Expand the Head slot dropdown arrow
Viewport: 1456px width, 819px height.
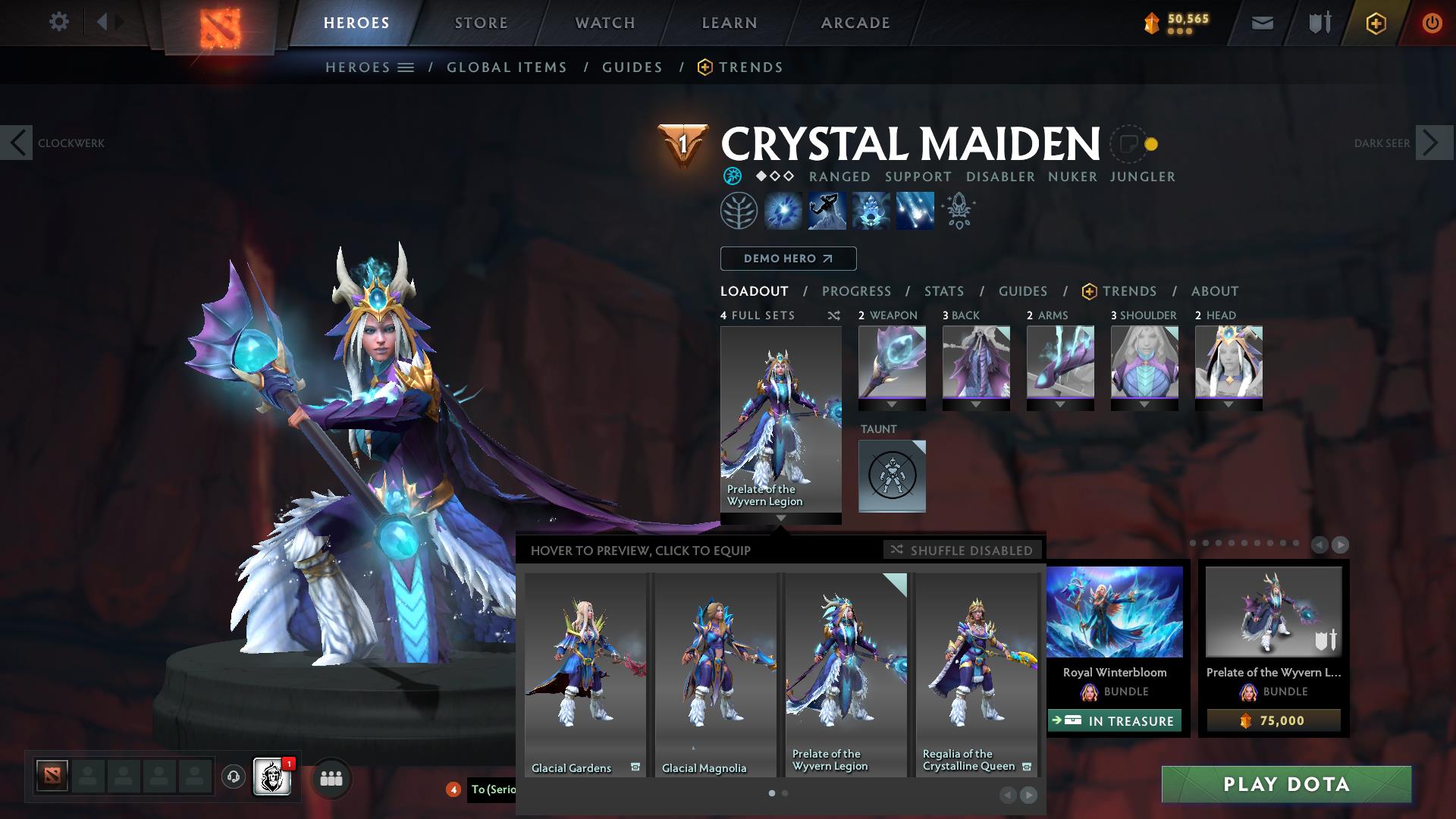click(1228, 404)
